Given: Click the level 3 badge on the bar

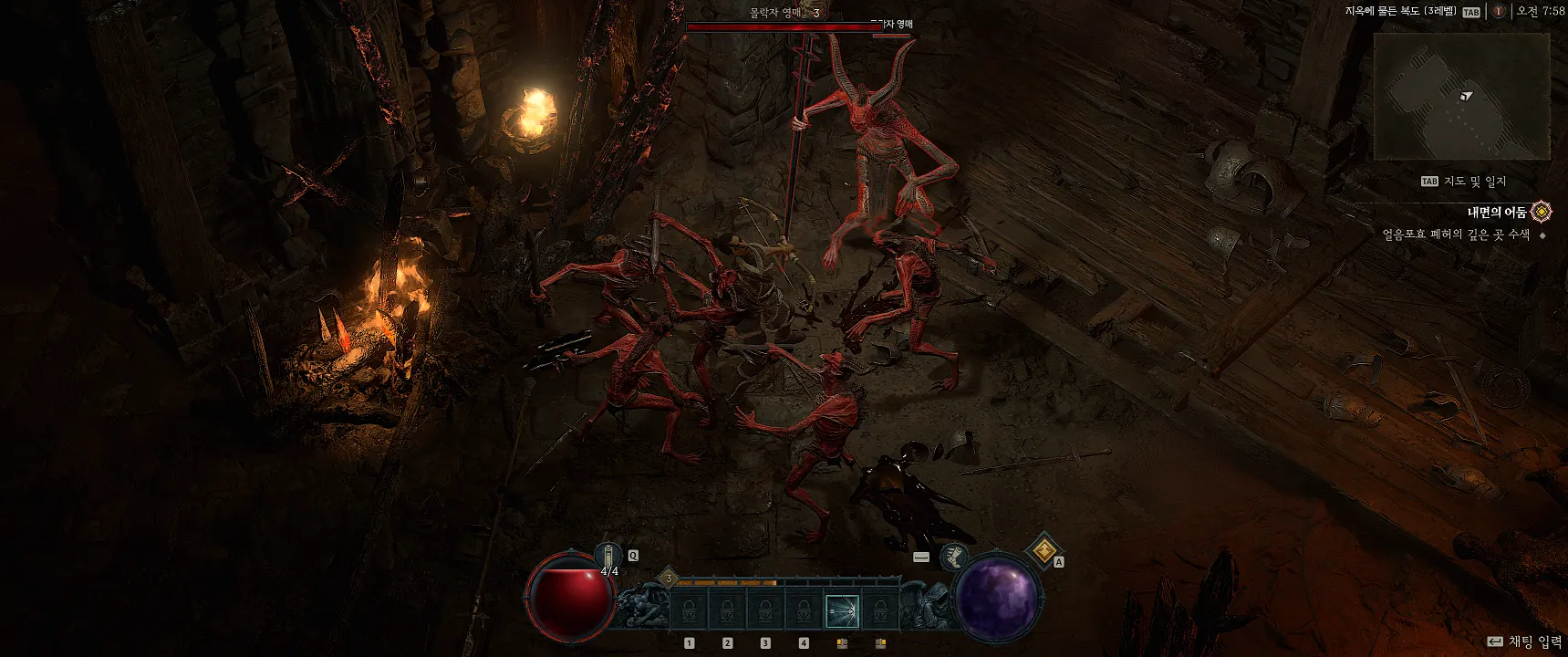Looking at the screenshot, I should 669,579.
